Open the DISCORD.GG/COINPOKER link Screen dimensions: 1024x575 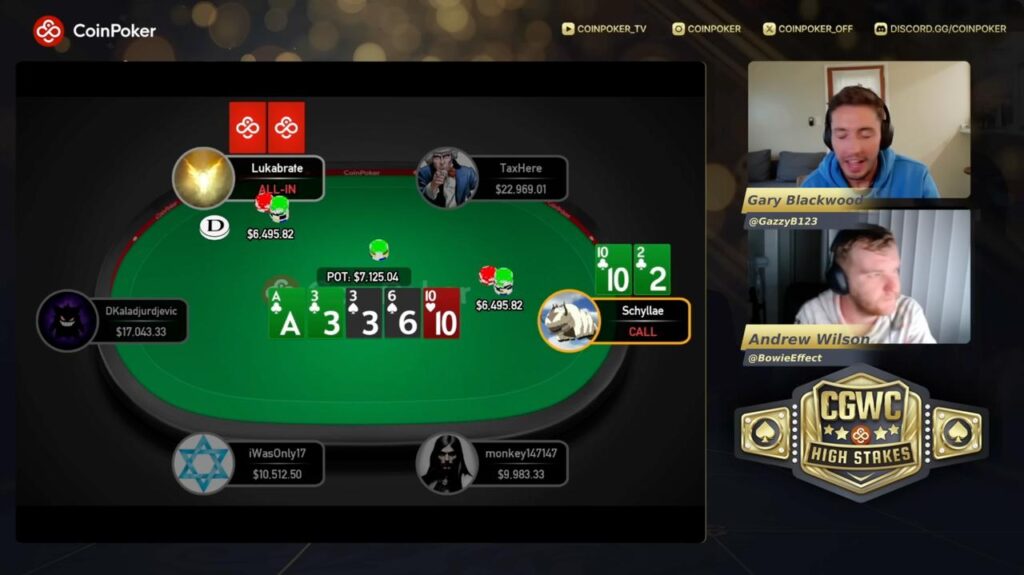(940, 29)
